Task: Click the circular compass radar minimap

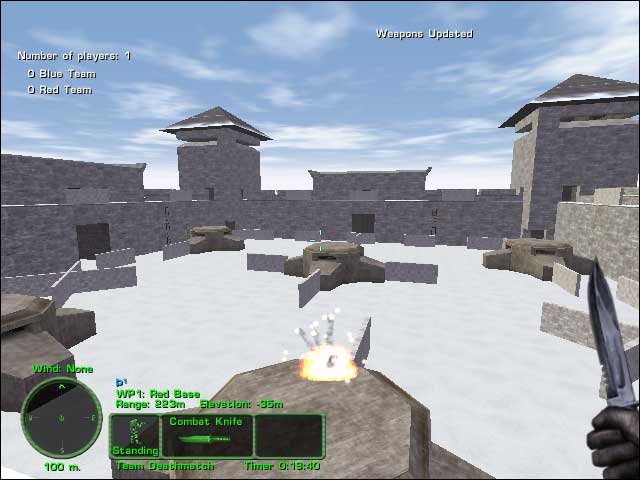Action: 61,417
